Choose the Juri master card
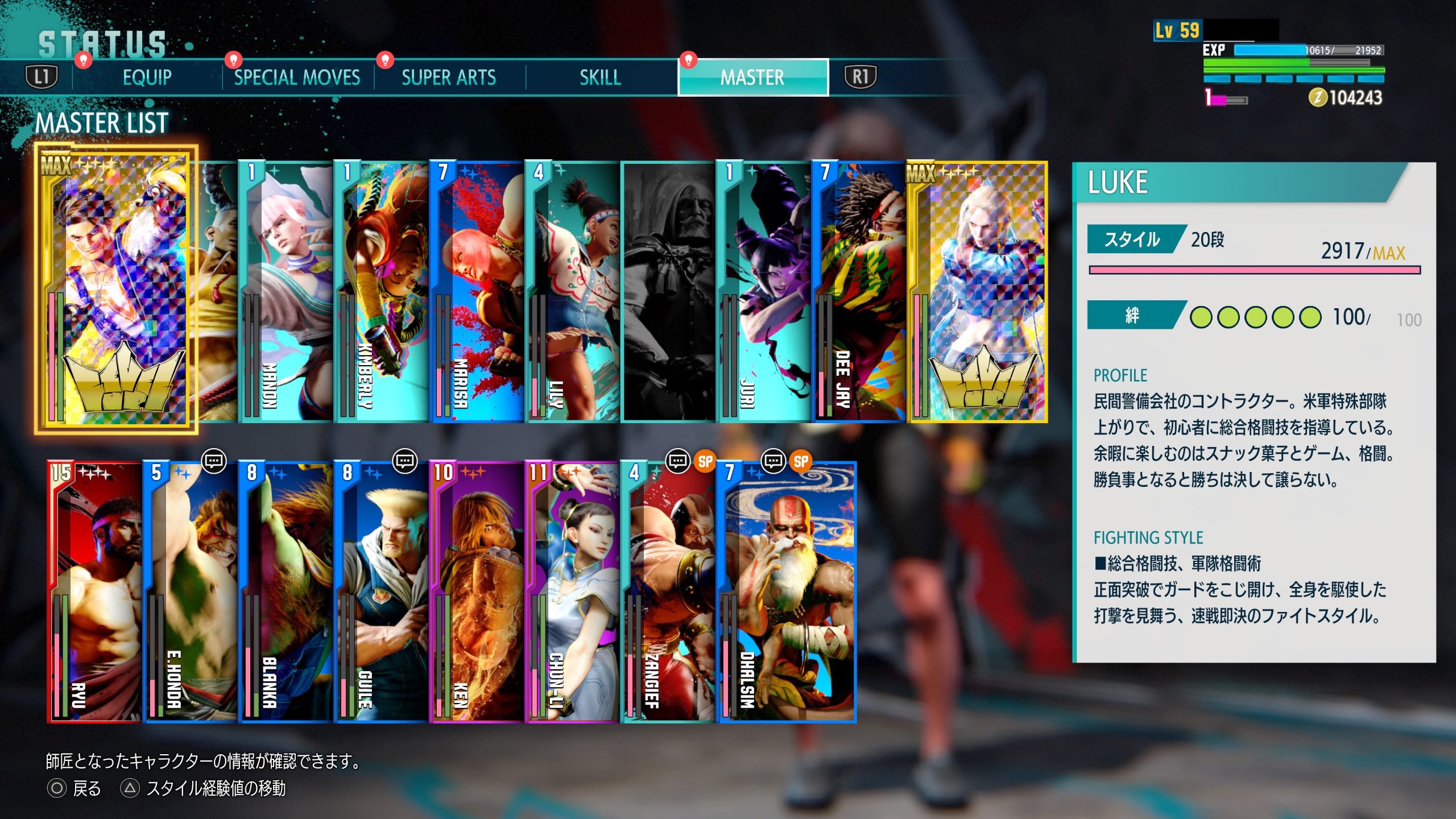This screenshot has width=1456, height=819. (x=763, y=292)
